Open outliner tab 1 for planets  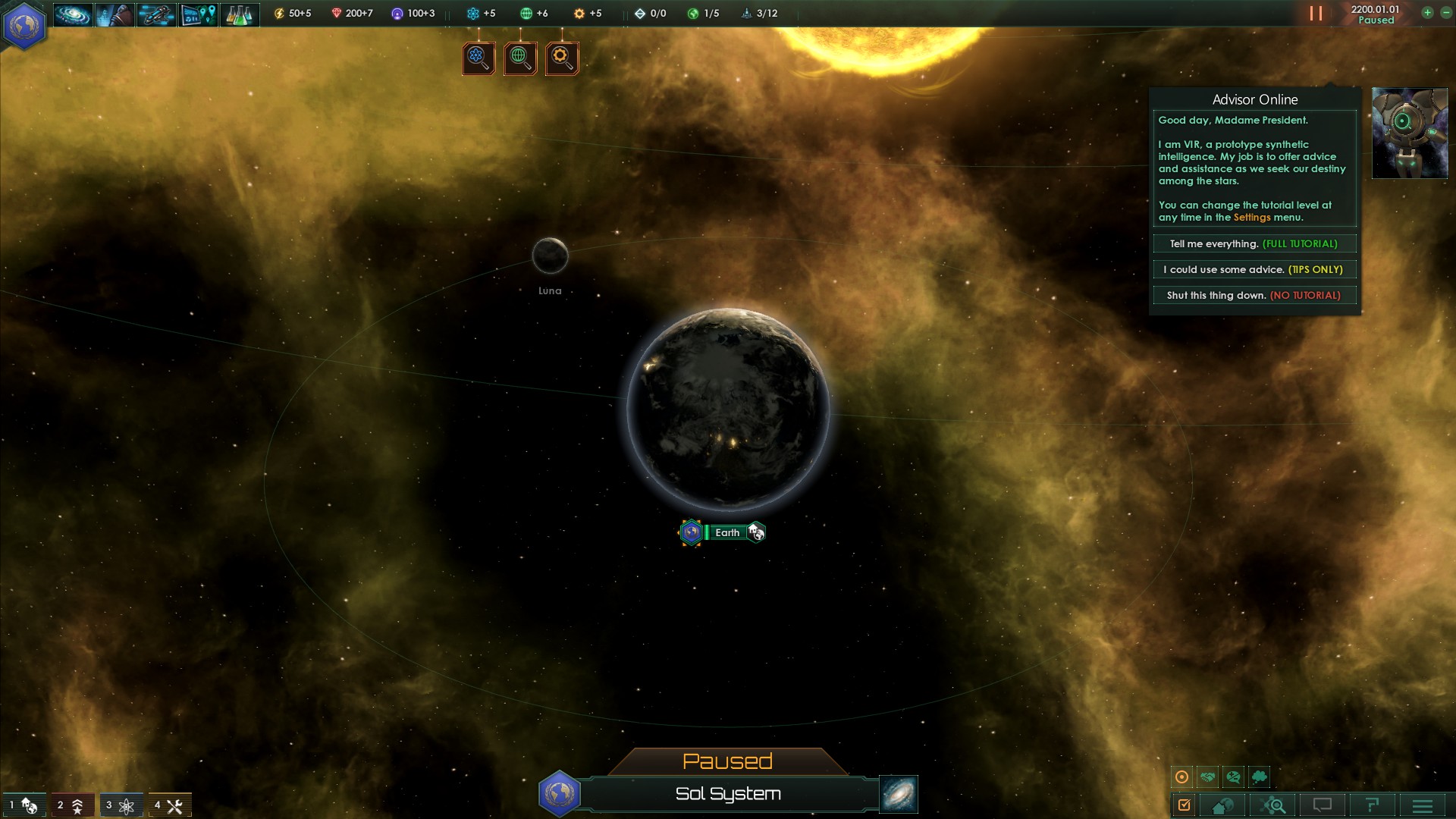point(23,805)
